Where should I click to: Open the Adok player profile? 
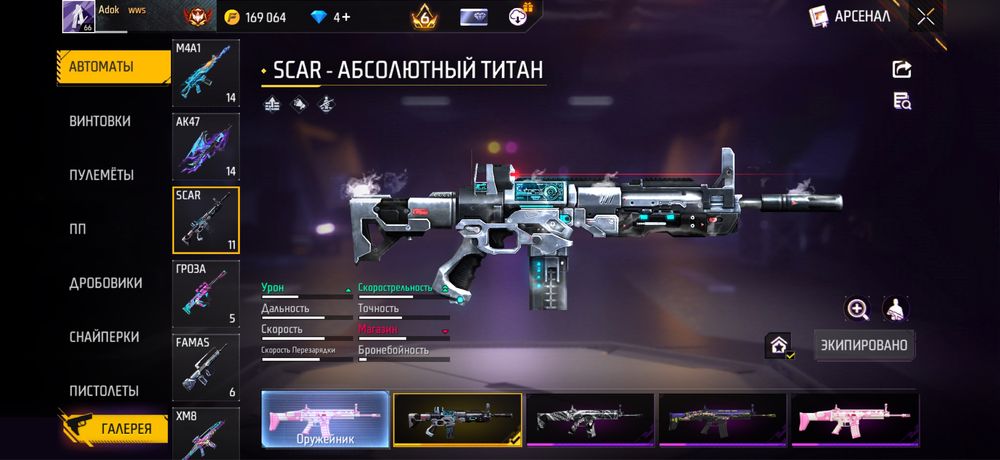[79, 16]
